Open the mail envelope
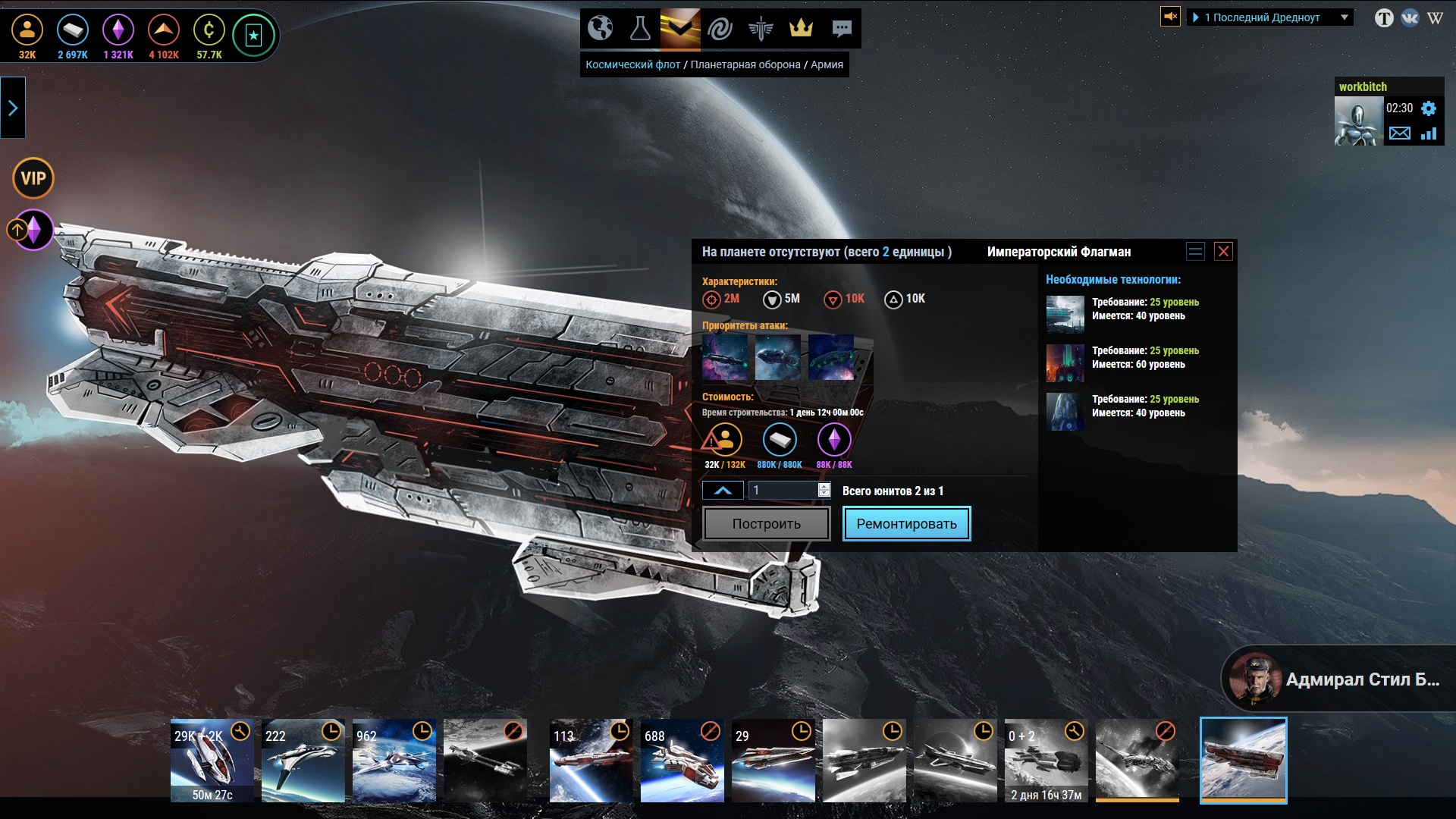This screenshot has height=819, width=1456. (x=1400, y=133)
